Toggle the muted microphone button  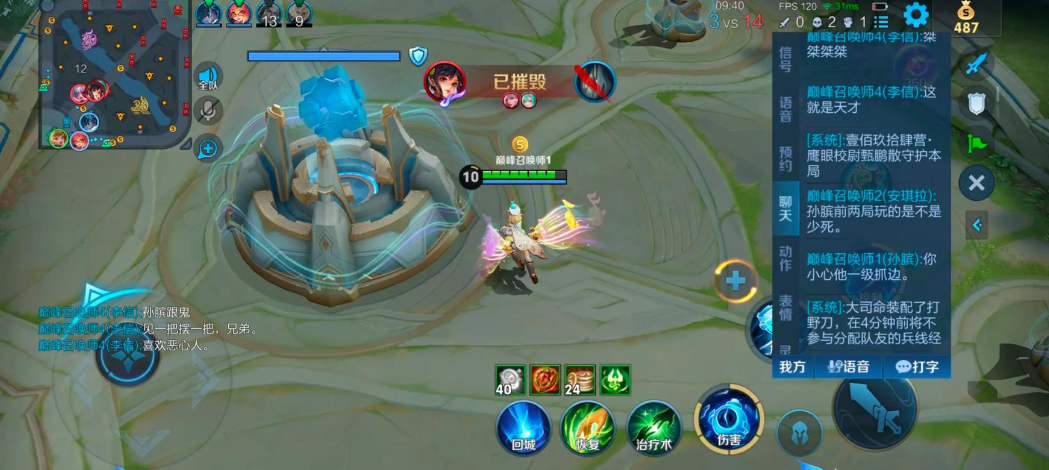(x=208, y=110)
